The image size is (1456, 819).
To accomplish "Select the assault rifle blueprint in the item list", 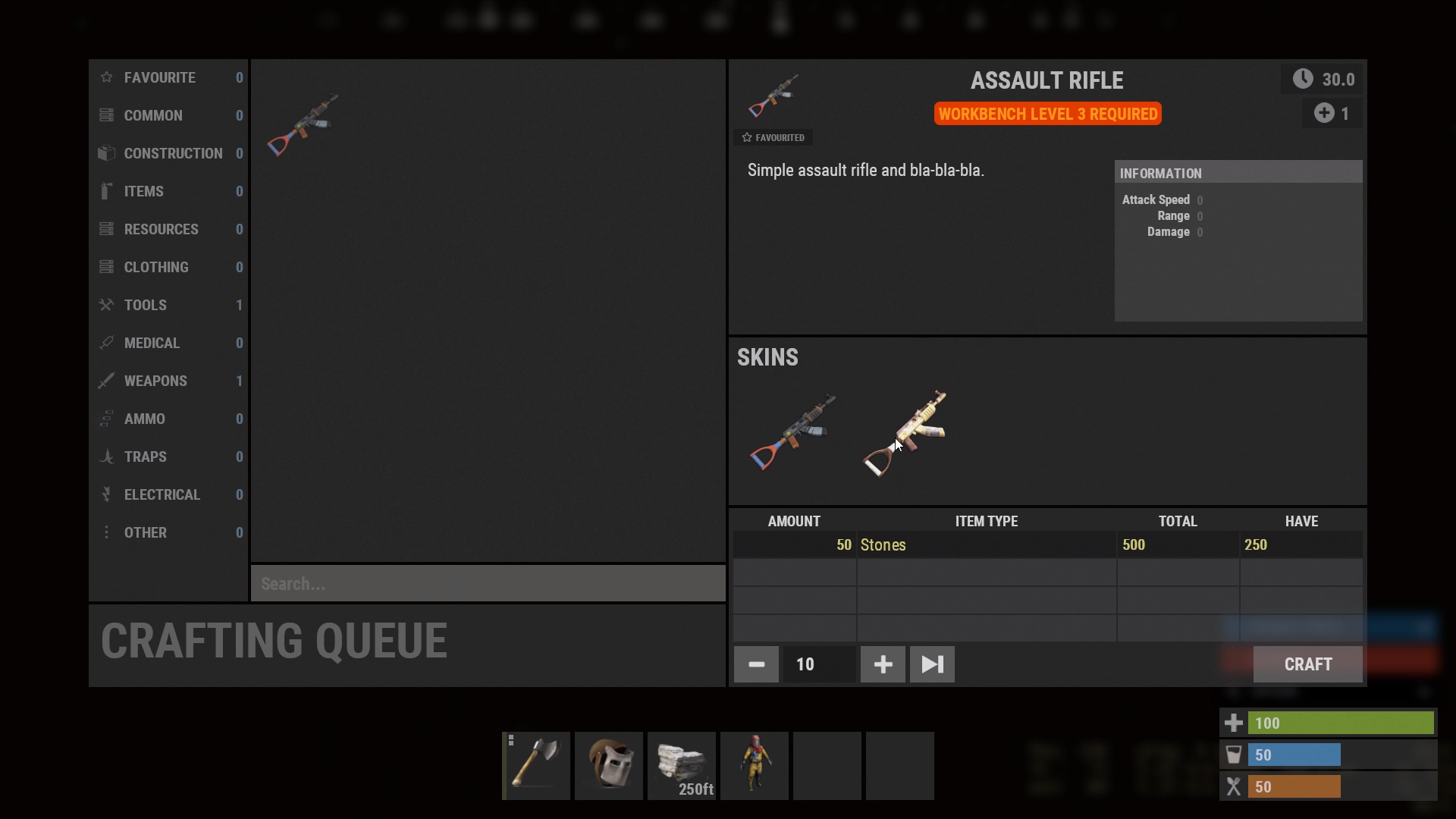I will coord(303,124).
